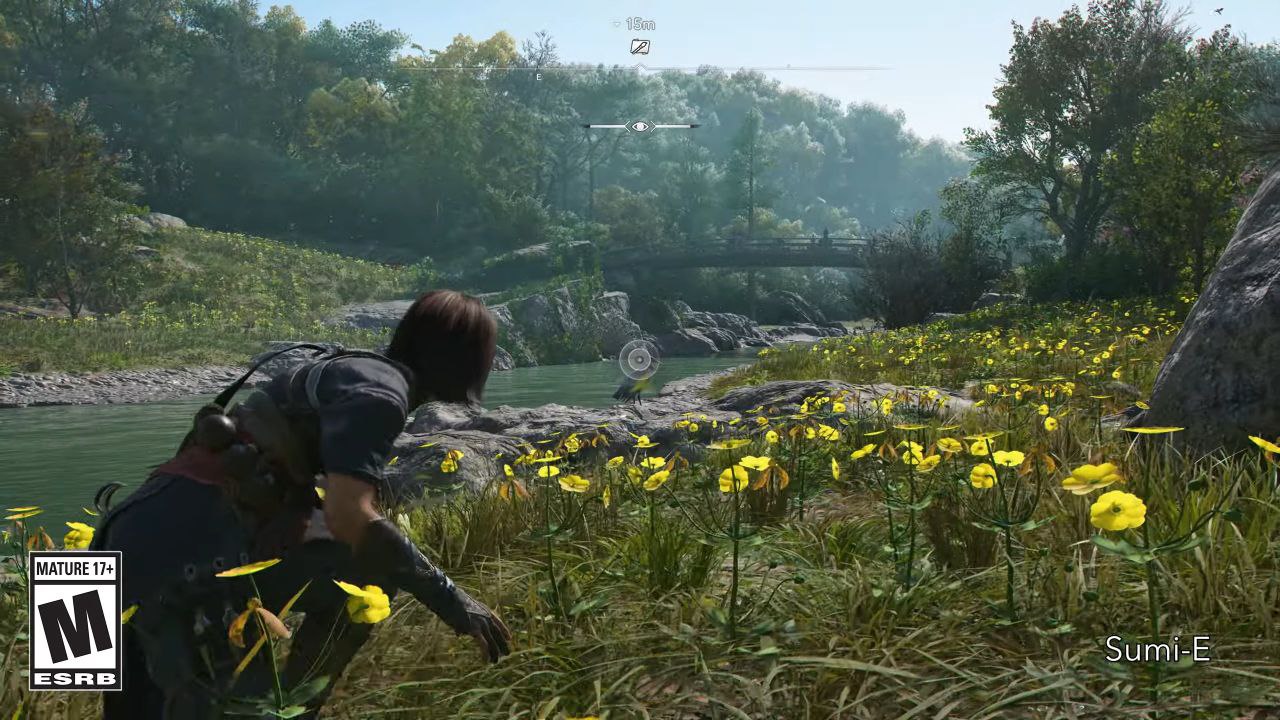Click the circular target reticle over the bird
1280x720 pixels.
click(638, 359)
